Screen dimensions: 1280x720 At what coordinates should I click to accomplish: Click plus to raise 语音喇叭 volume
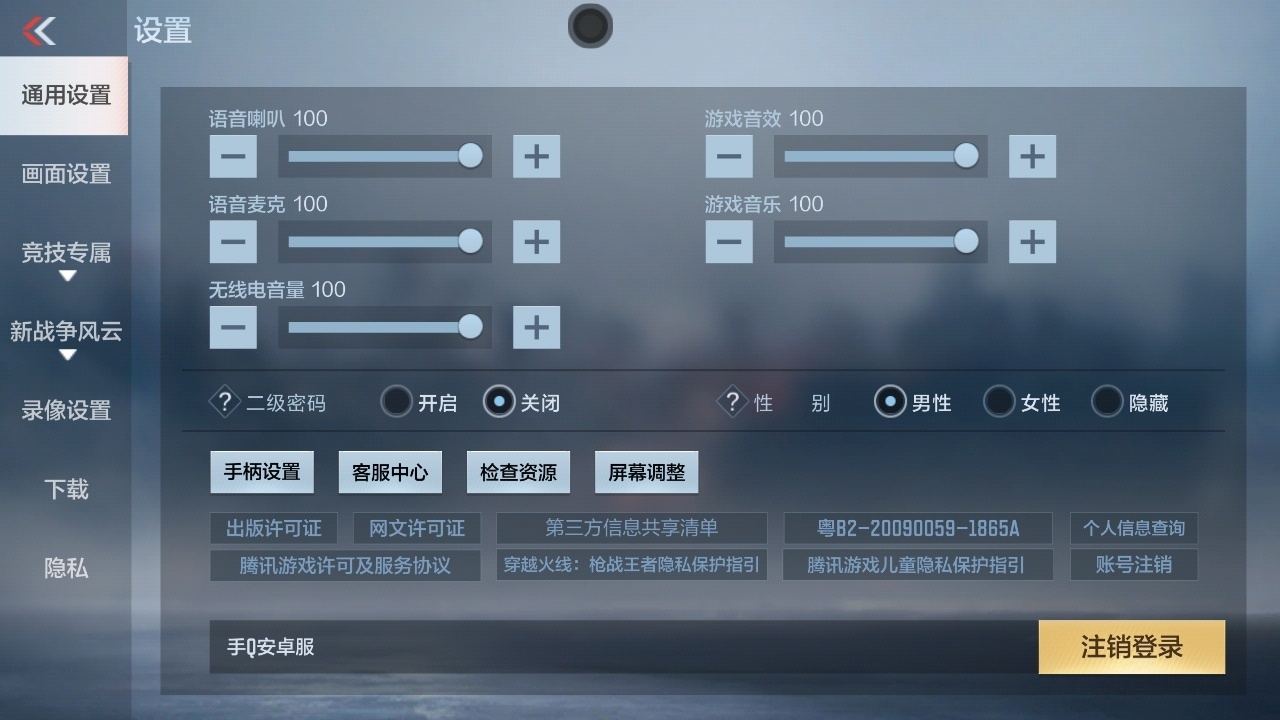[x=536, y=156]
